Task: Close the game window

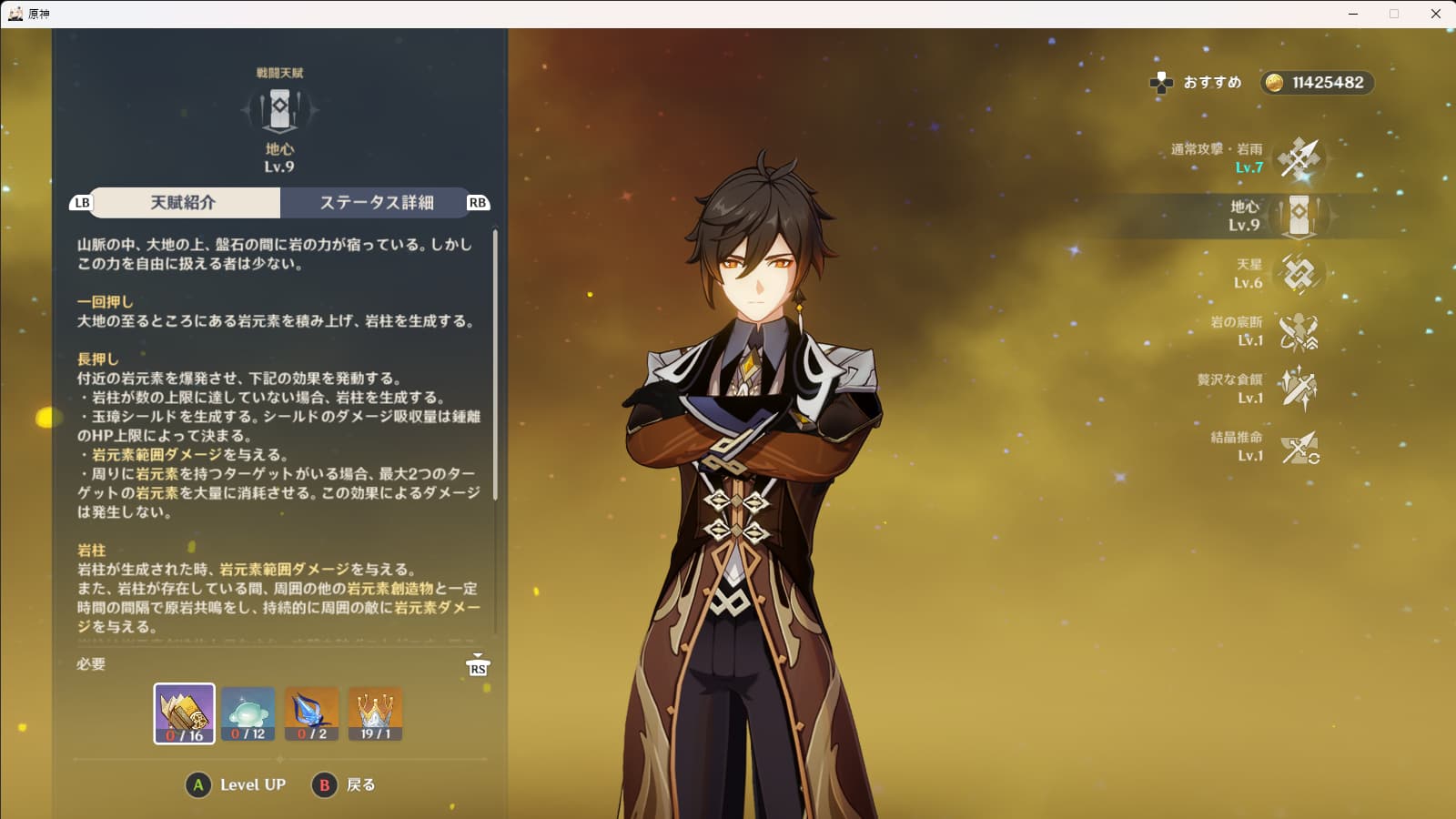Action: coord(1435,14)
